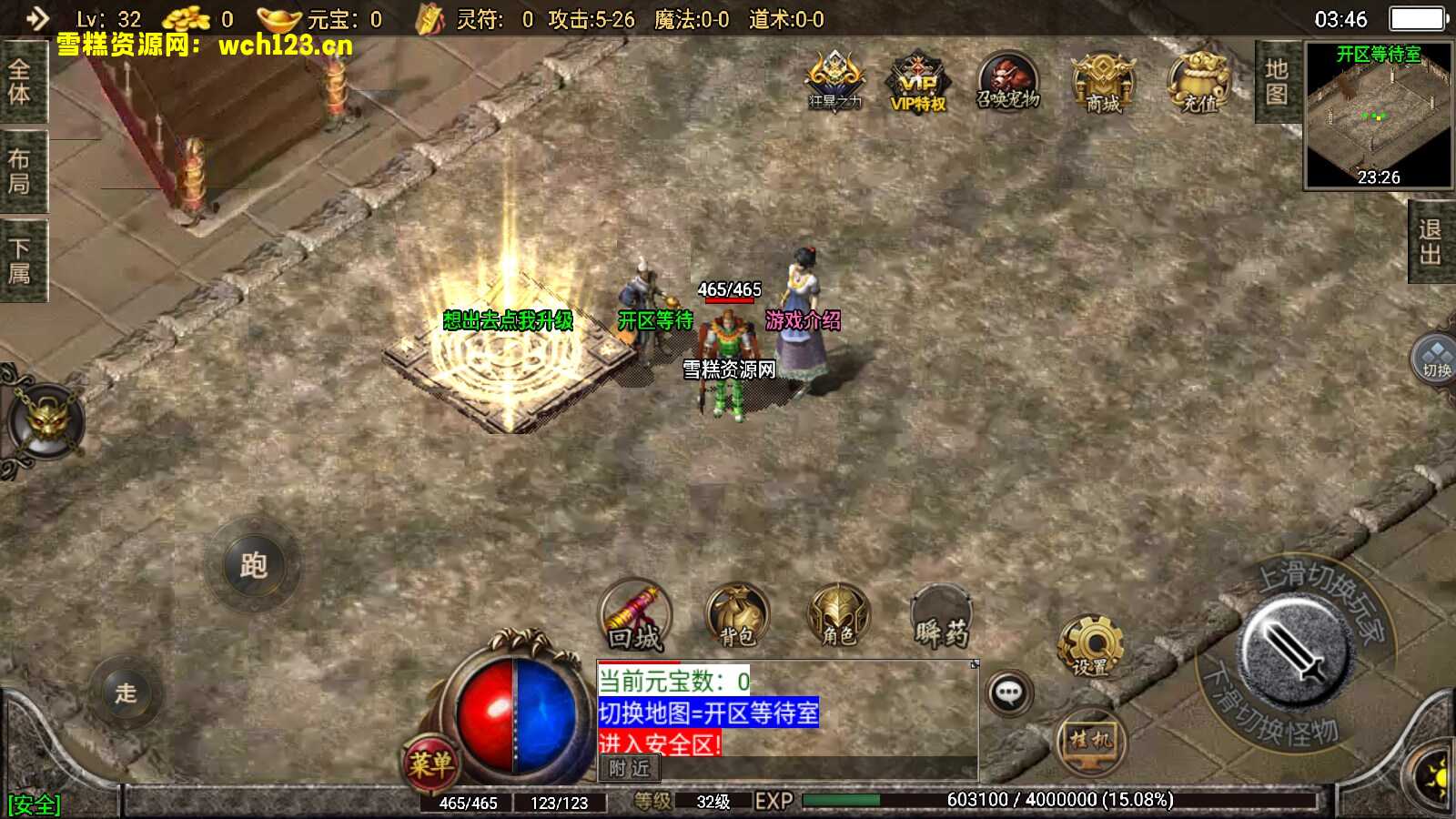Toggle 走 (walk) movement mode
The height and width of the screenshot is (819, 1456).
(130, 693)
